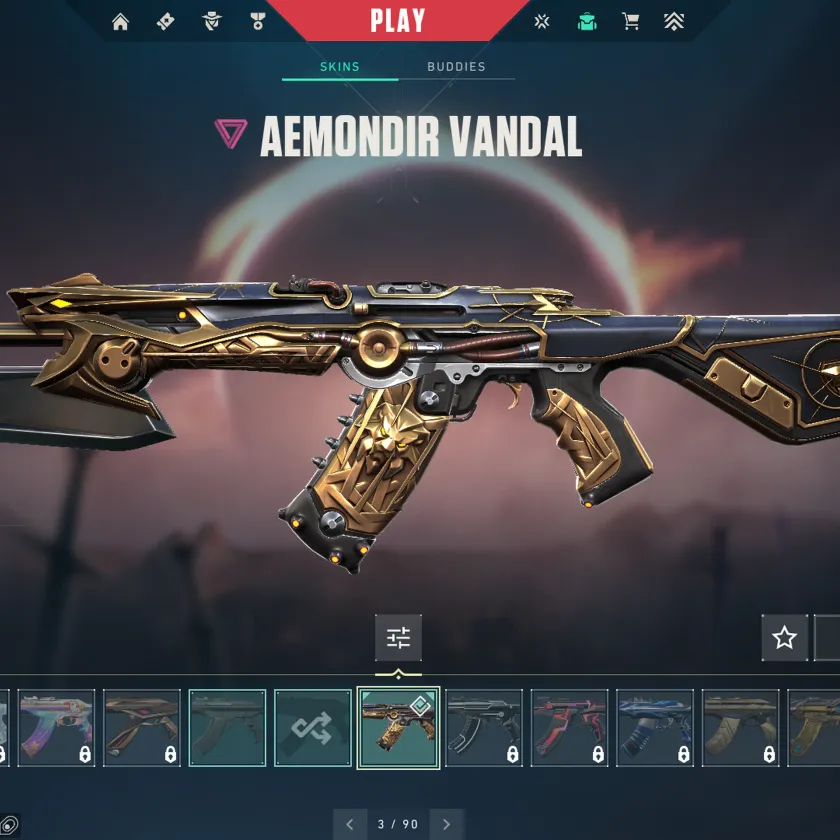Click the red PLAY button
The image size is (840, 840).
pos(397,20)
